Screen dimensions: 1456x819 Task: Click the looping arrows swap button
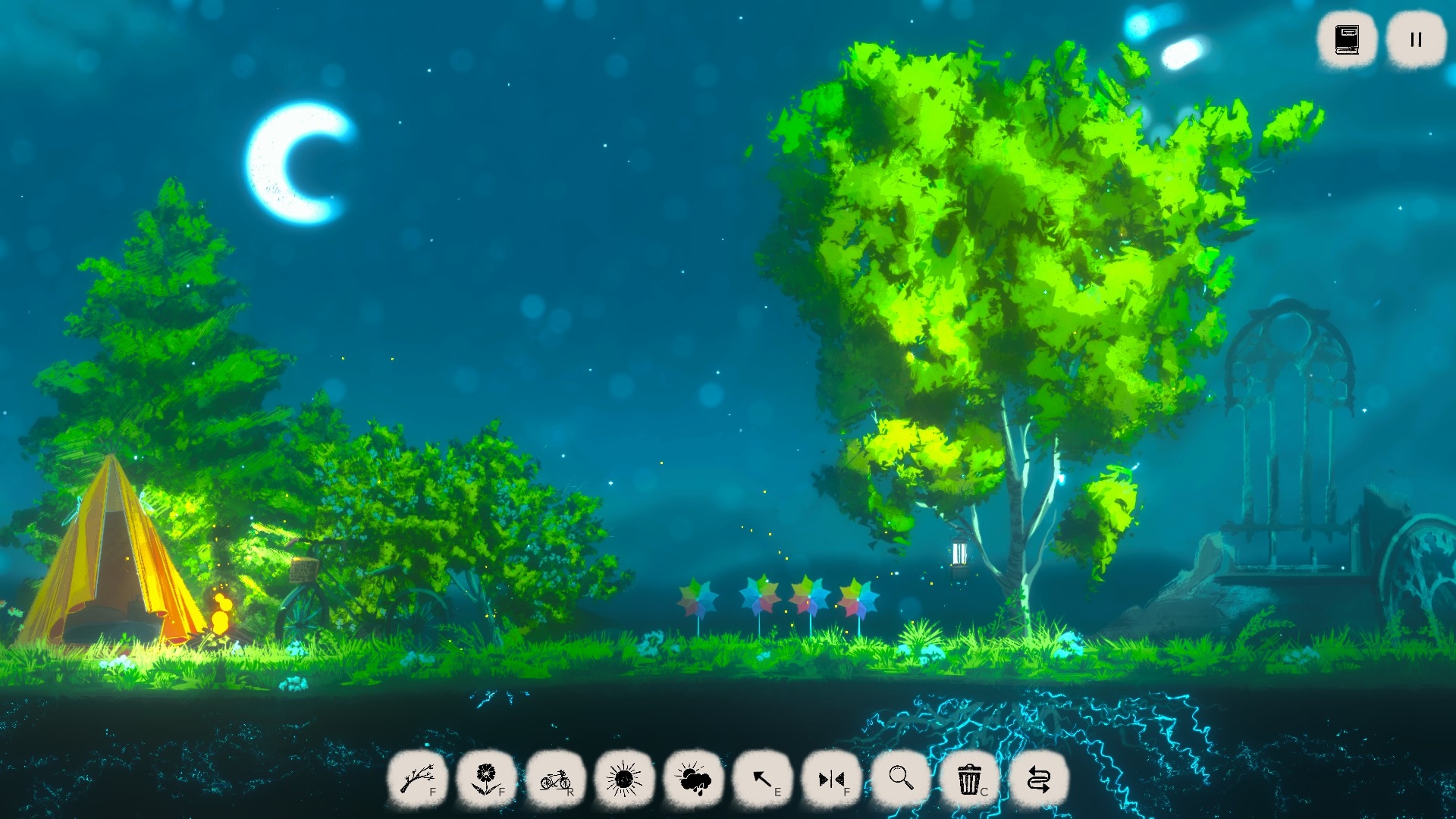click(1039, 779)
